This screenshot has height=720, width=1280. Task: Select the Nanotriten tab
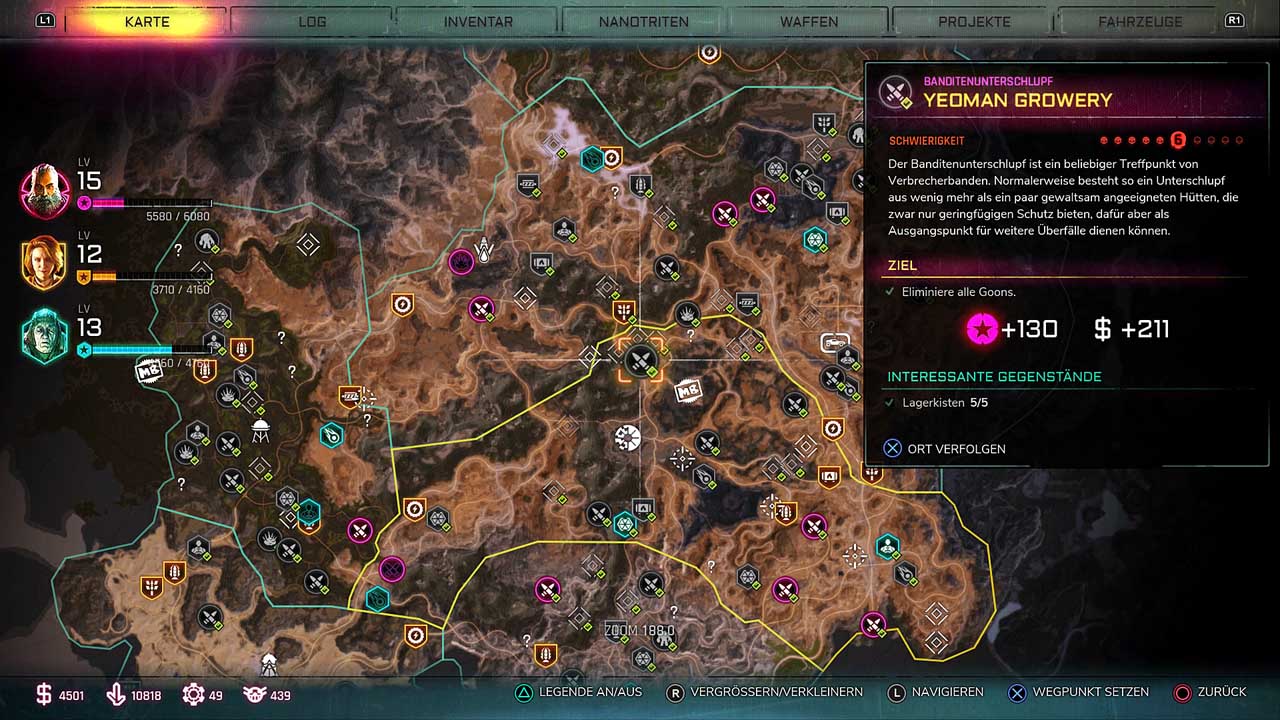coord(644,21)
